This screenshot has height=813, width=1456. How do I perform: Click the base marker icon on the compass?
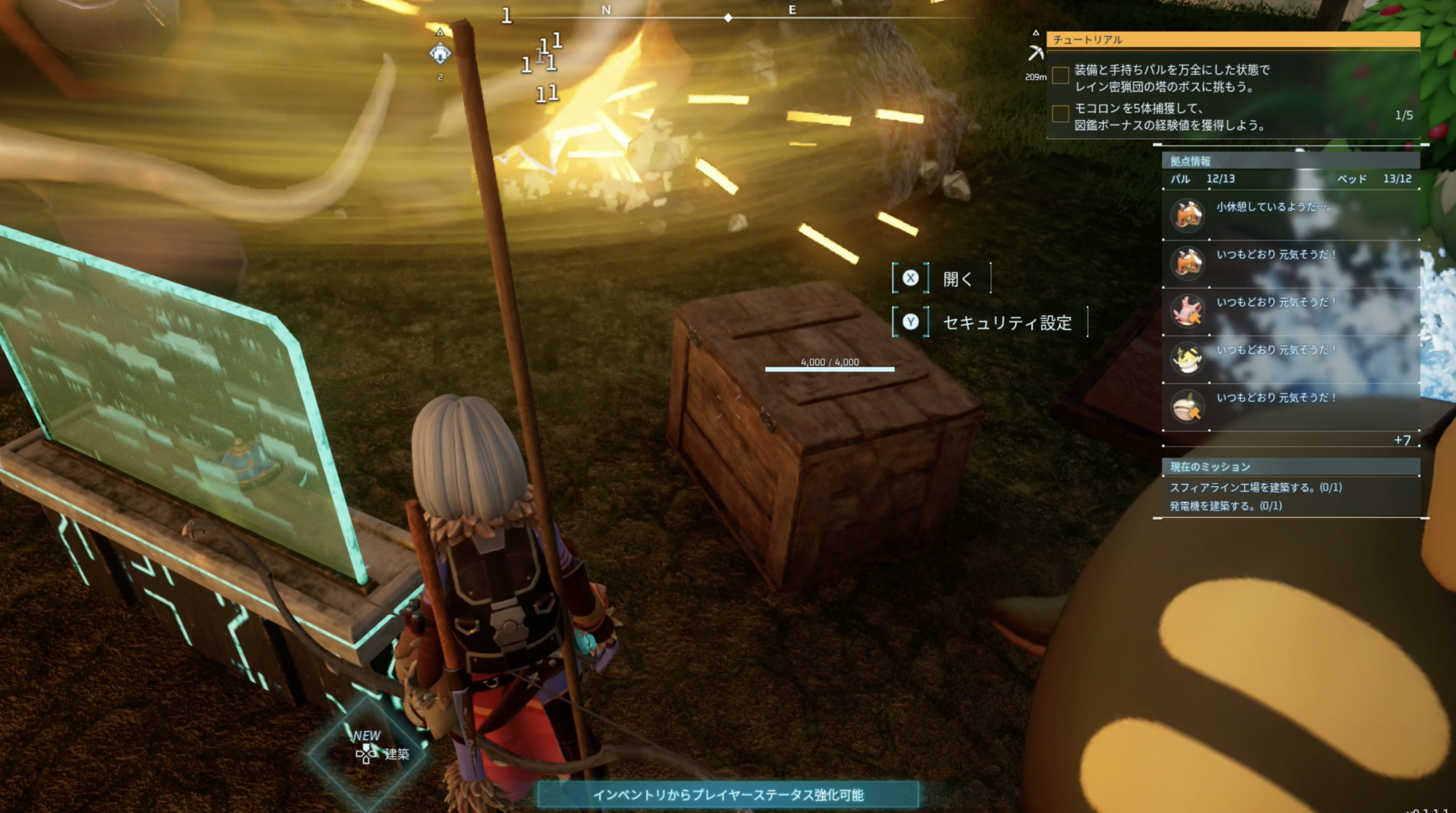[x=440, y=53]
